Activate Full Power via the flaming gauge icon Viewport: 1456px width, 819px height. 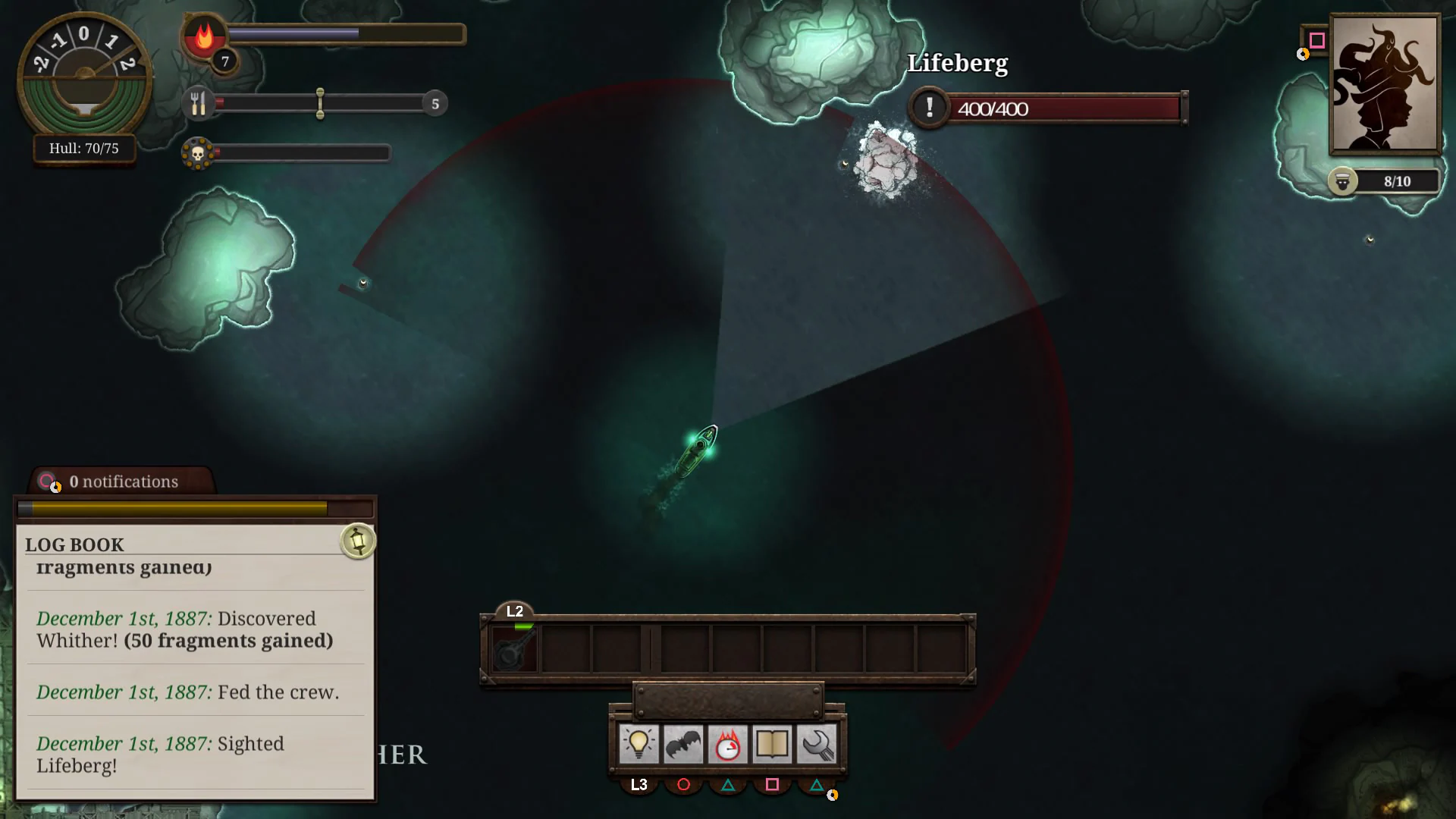[x=727, y=744]
